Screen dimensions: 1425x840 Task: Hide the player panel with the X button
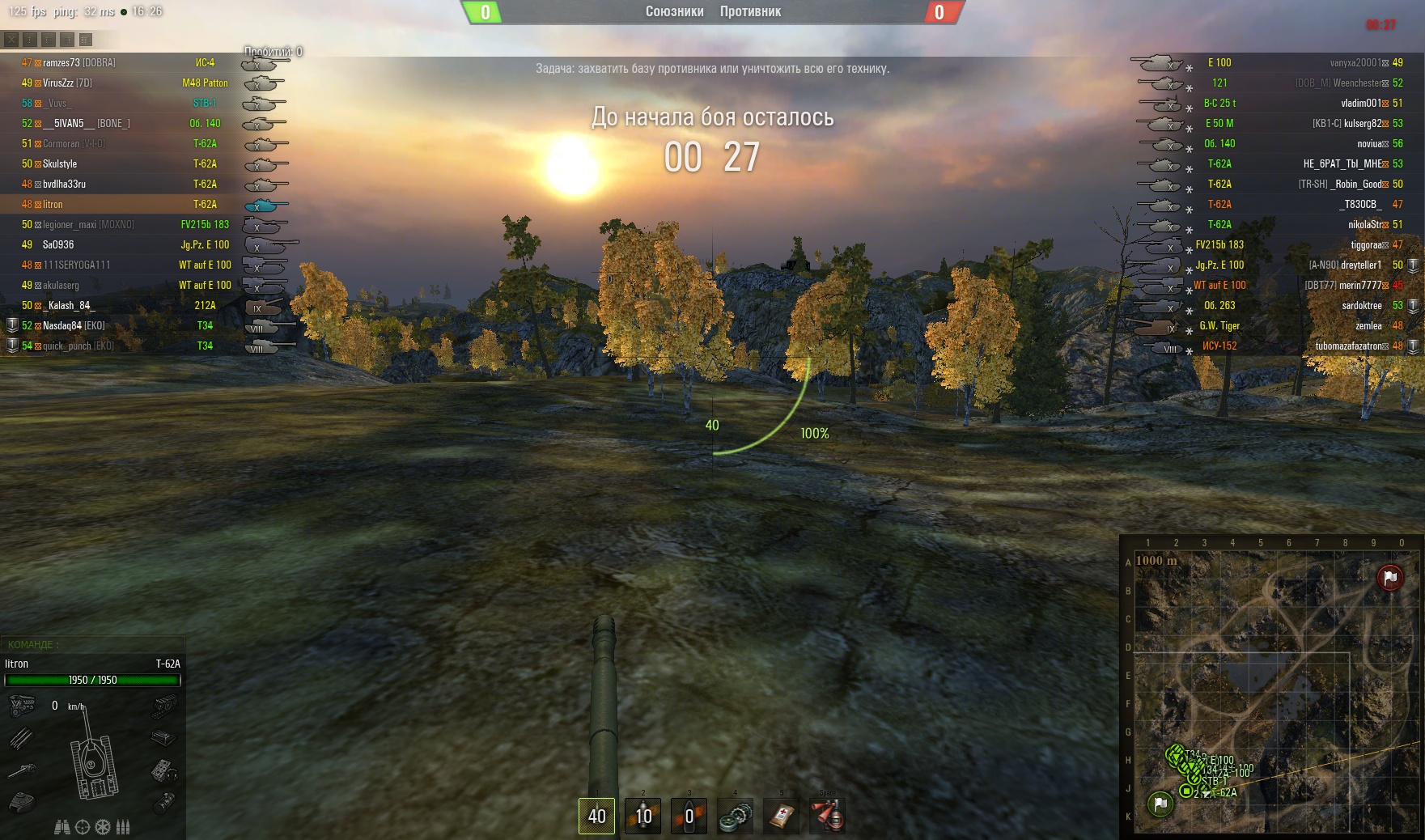(11, 39)
